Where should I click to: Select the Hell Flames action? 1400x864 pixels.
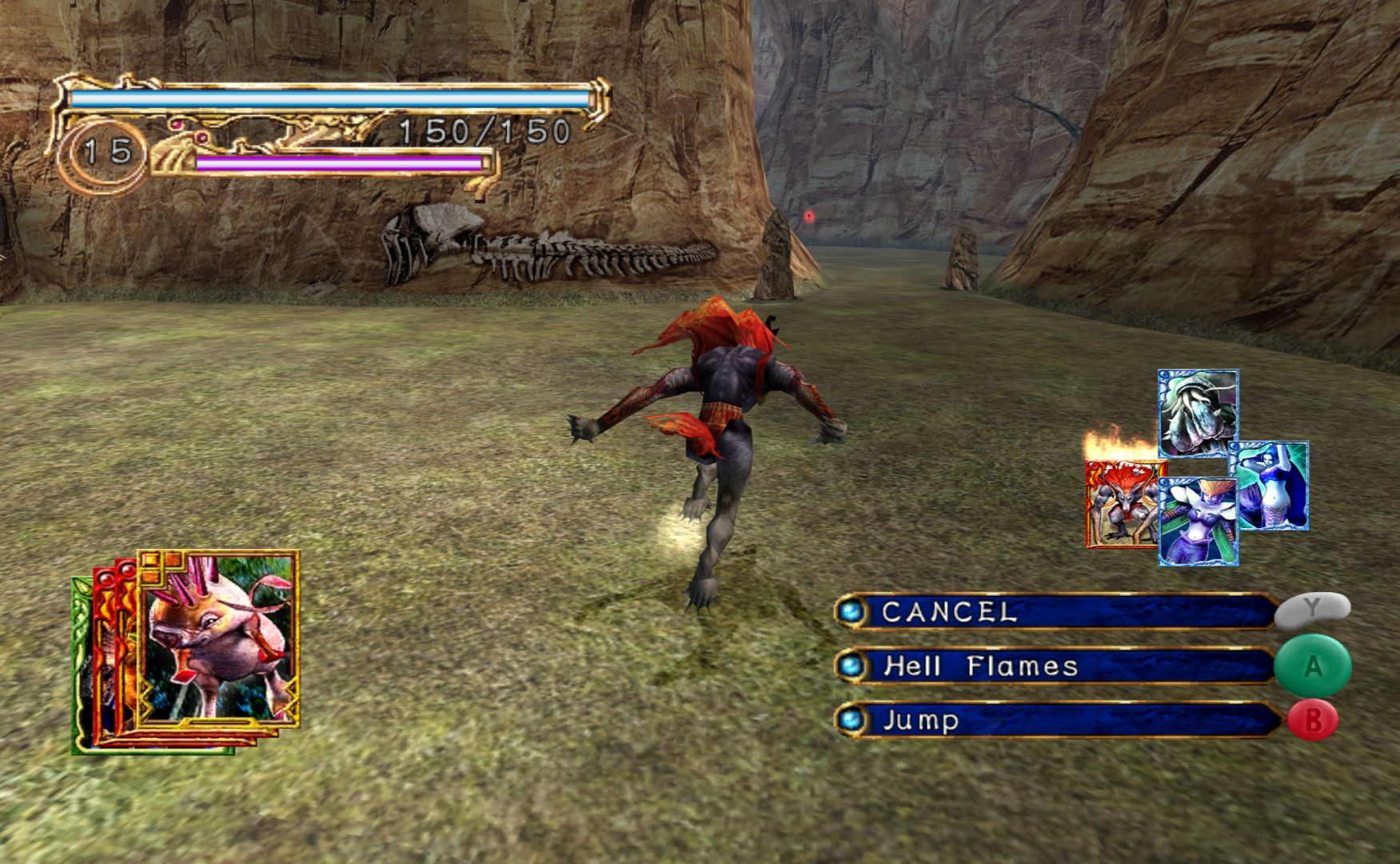tap(1055, 666)
